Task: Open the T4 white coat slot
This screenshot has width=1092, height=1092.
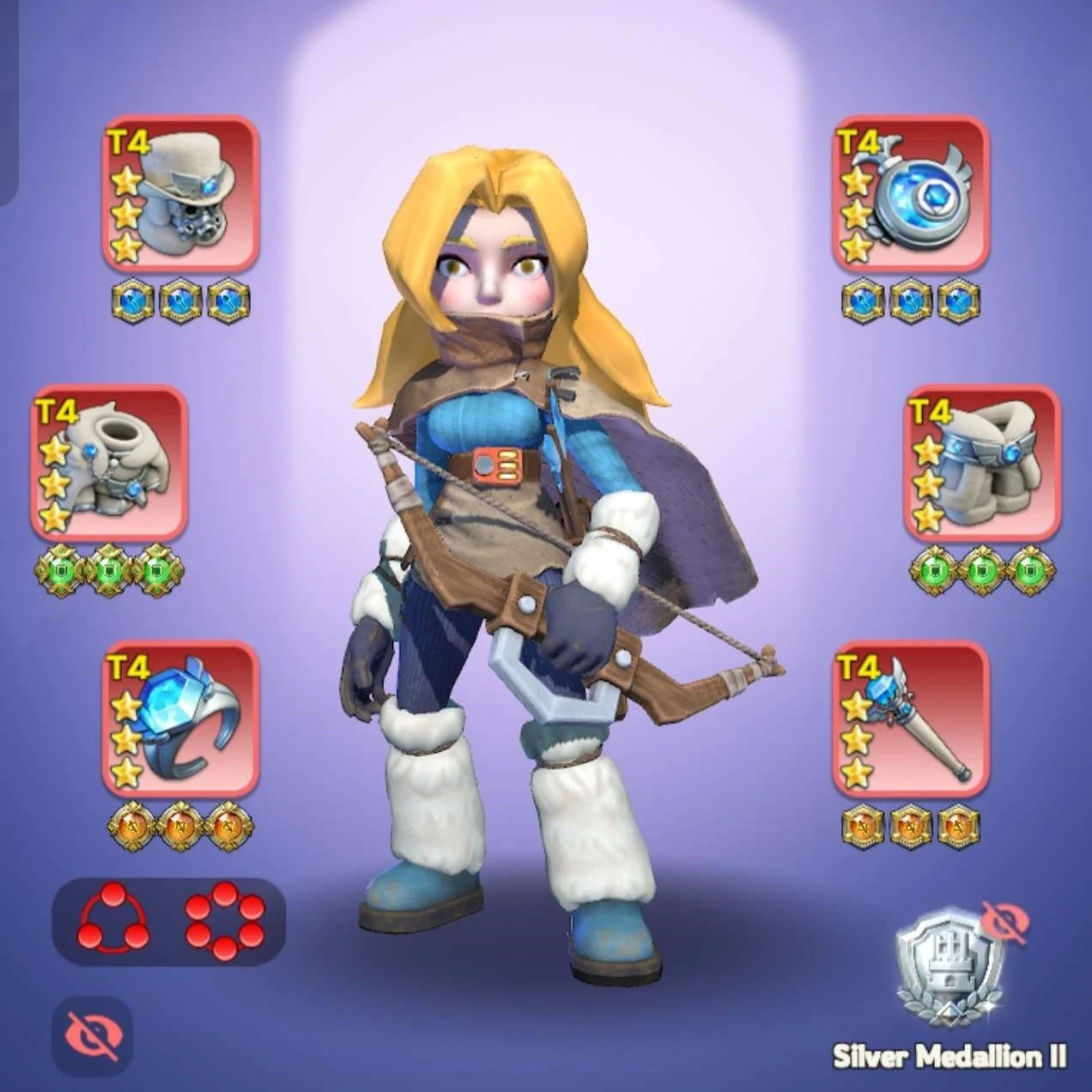Action: coord(110,464)
